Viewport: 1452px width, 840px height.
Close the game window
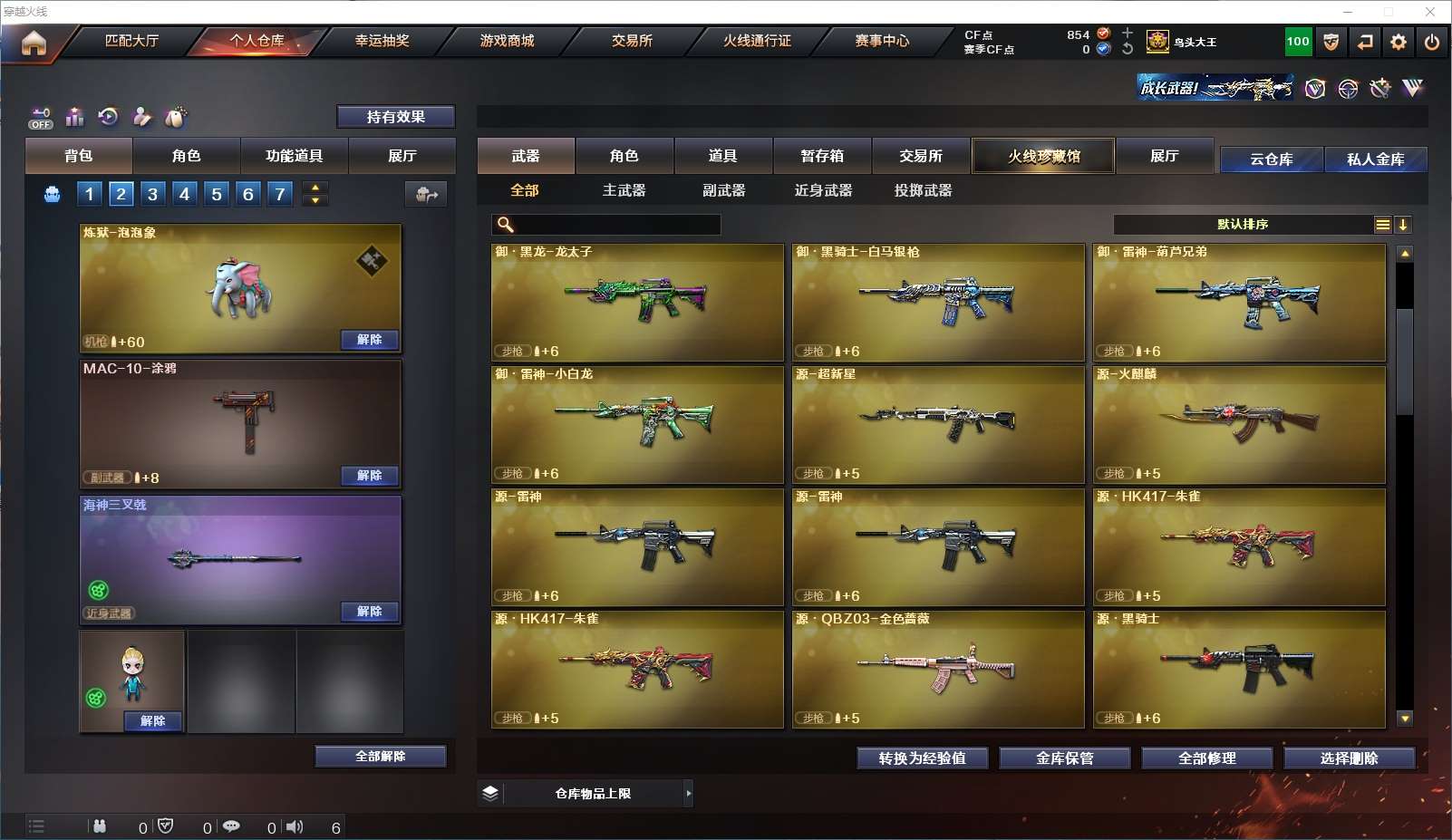pos(1430,12)
